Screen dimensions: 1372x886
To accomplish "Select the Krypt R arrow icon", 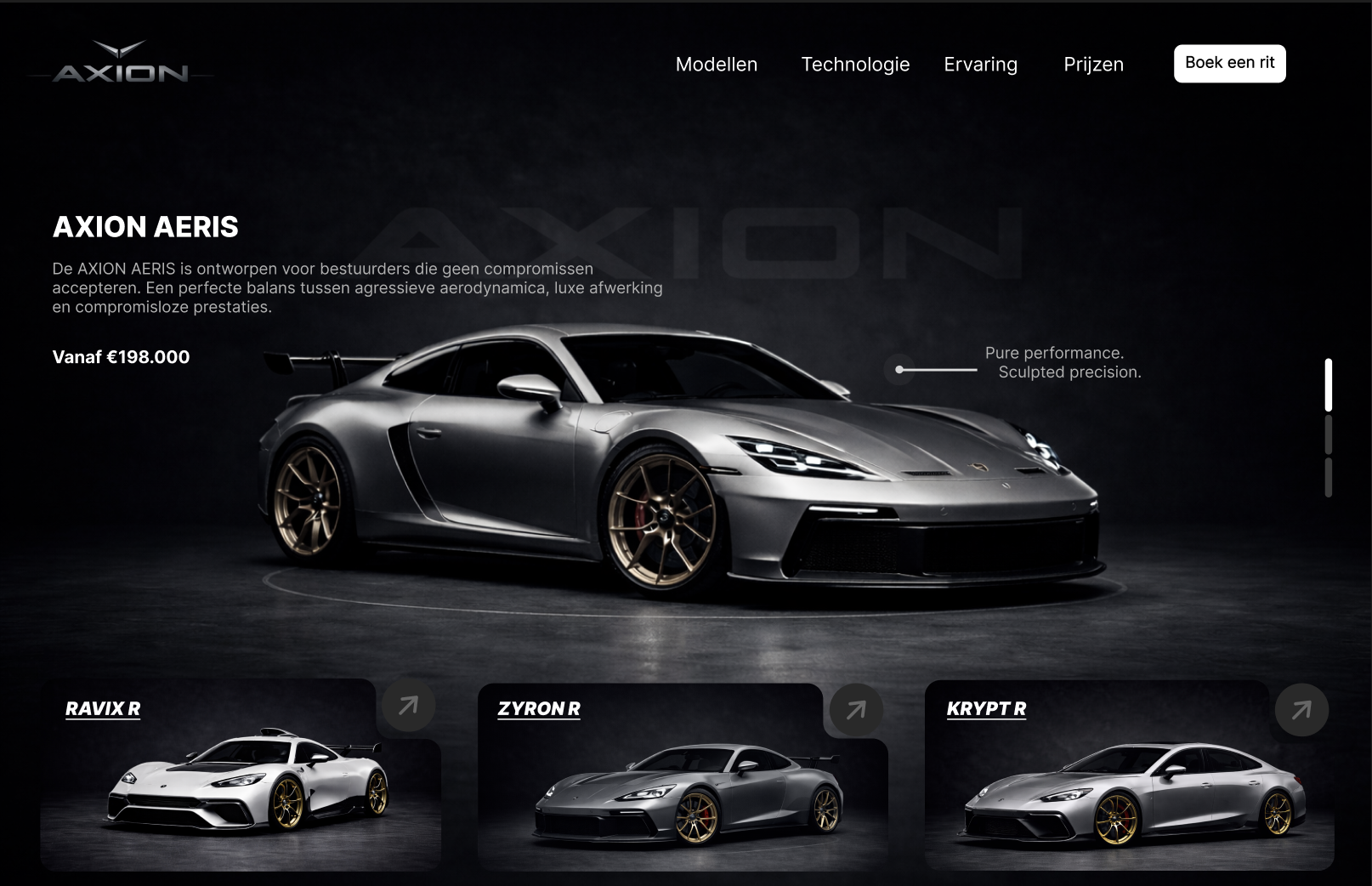I will click(x=1302, y=707).
